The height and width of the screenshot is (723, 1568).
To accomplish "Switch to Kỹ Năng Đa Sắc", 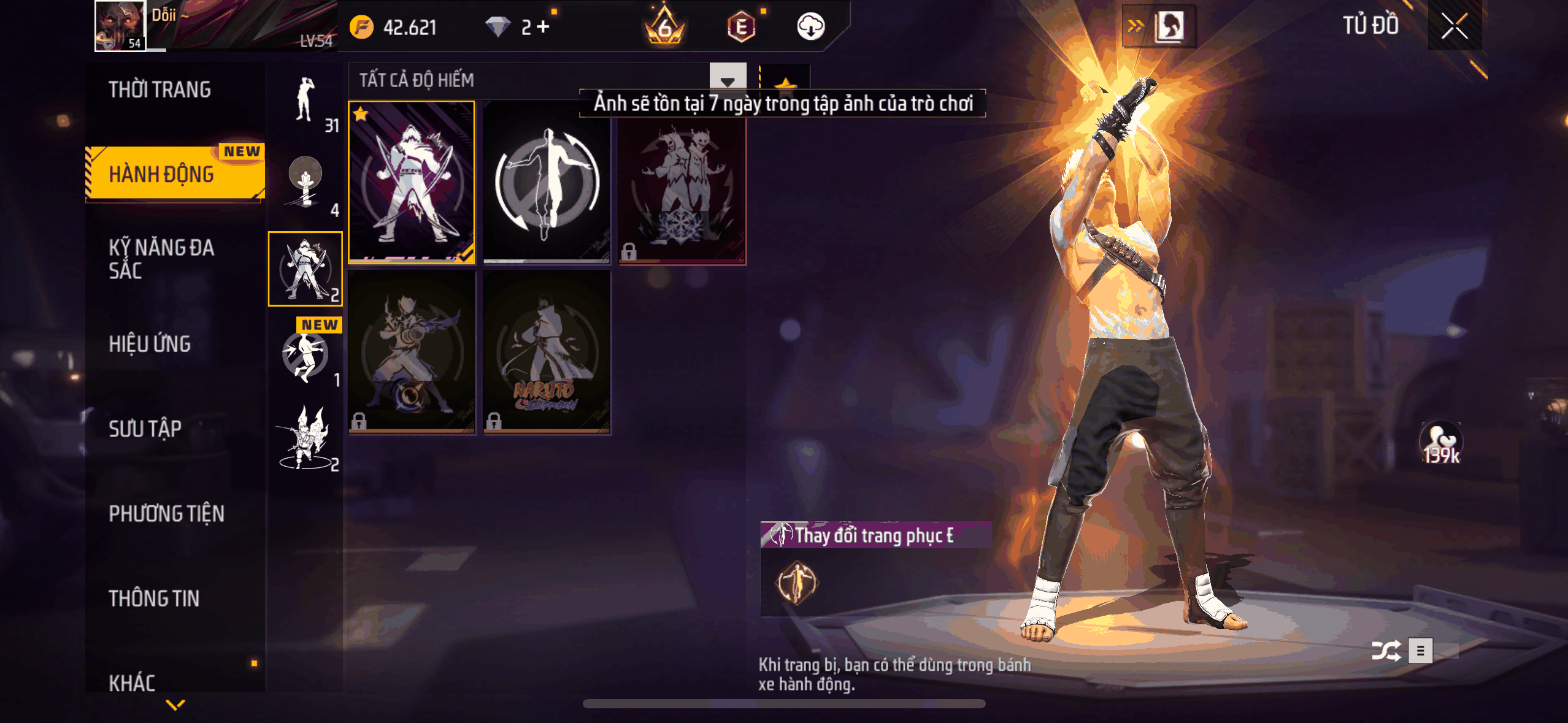I will (x=161, y=259).
